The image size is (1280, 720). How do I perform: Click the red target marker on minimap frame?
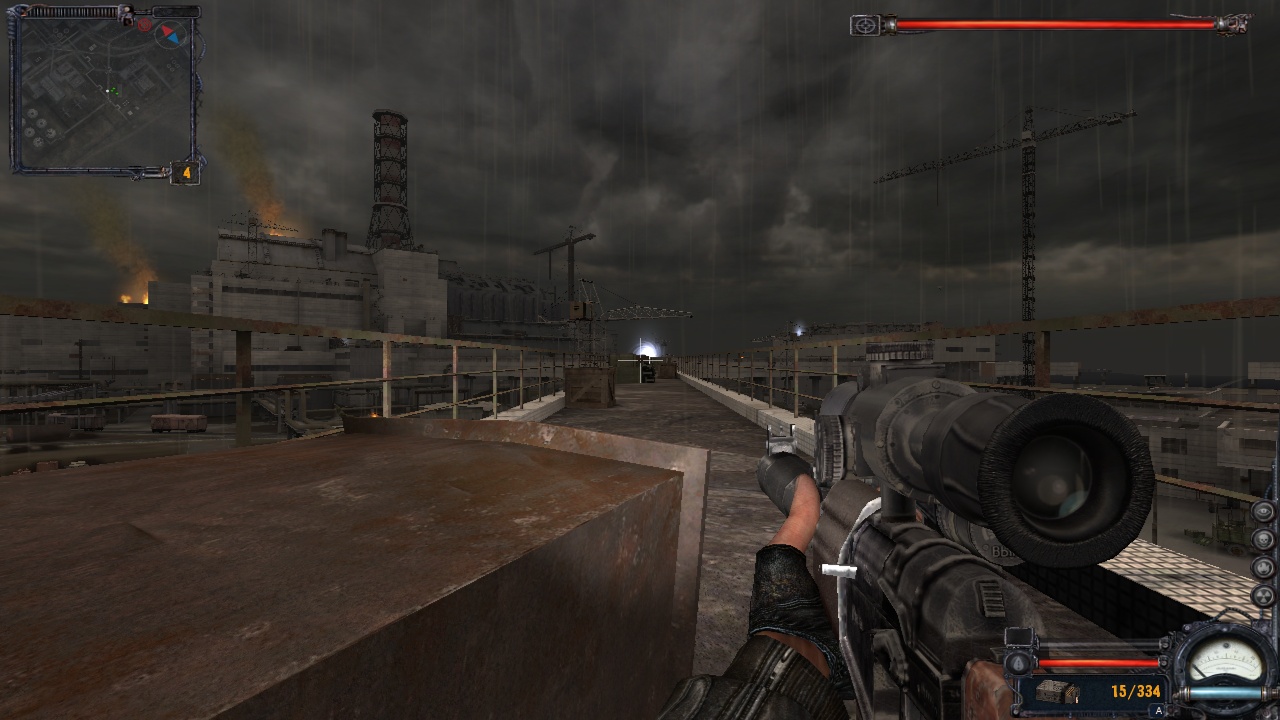pyautogui.click(x=145, y=23)
